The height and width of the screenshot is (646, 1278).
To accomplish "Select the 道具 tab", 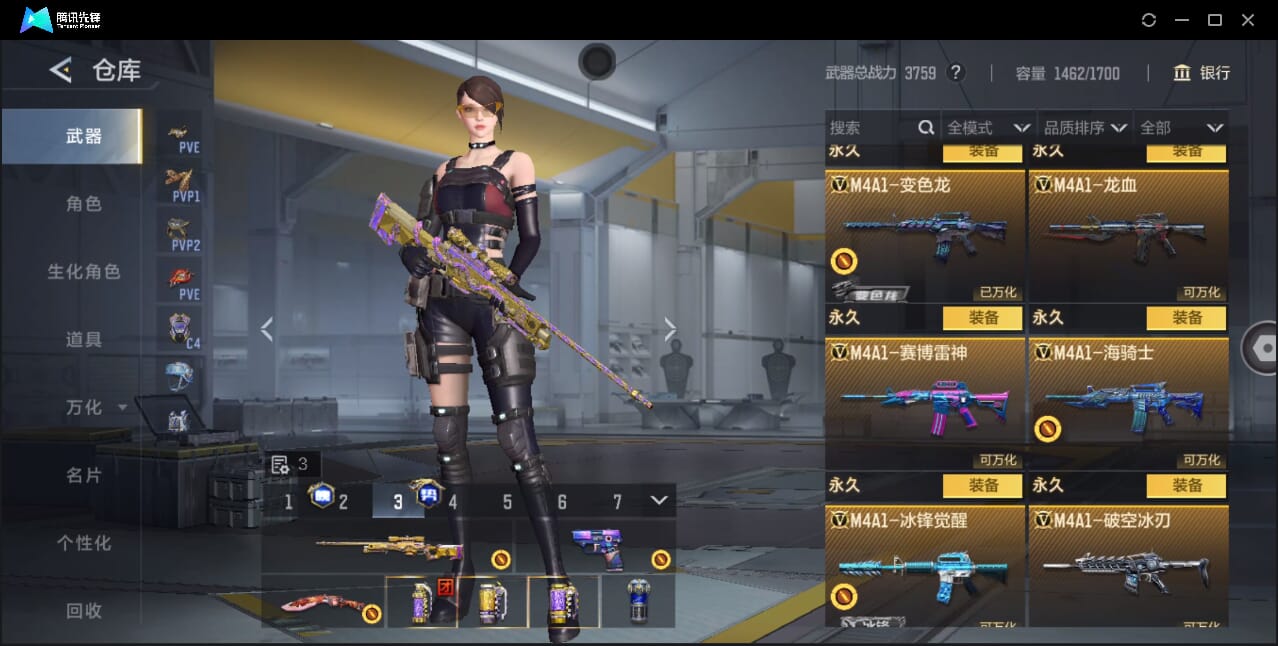I will click(84, 340).
